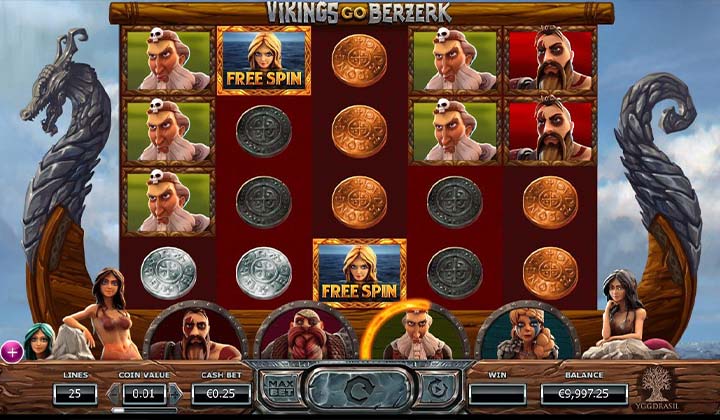Increase the coin value with the right arrow
This screenshot has height=420, width=720.
[175, 393]
